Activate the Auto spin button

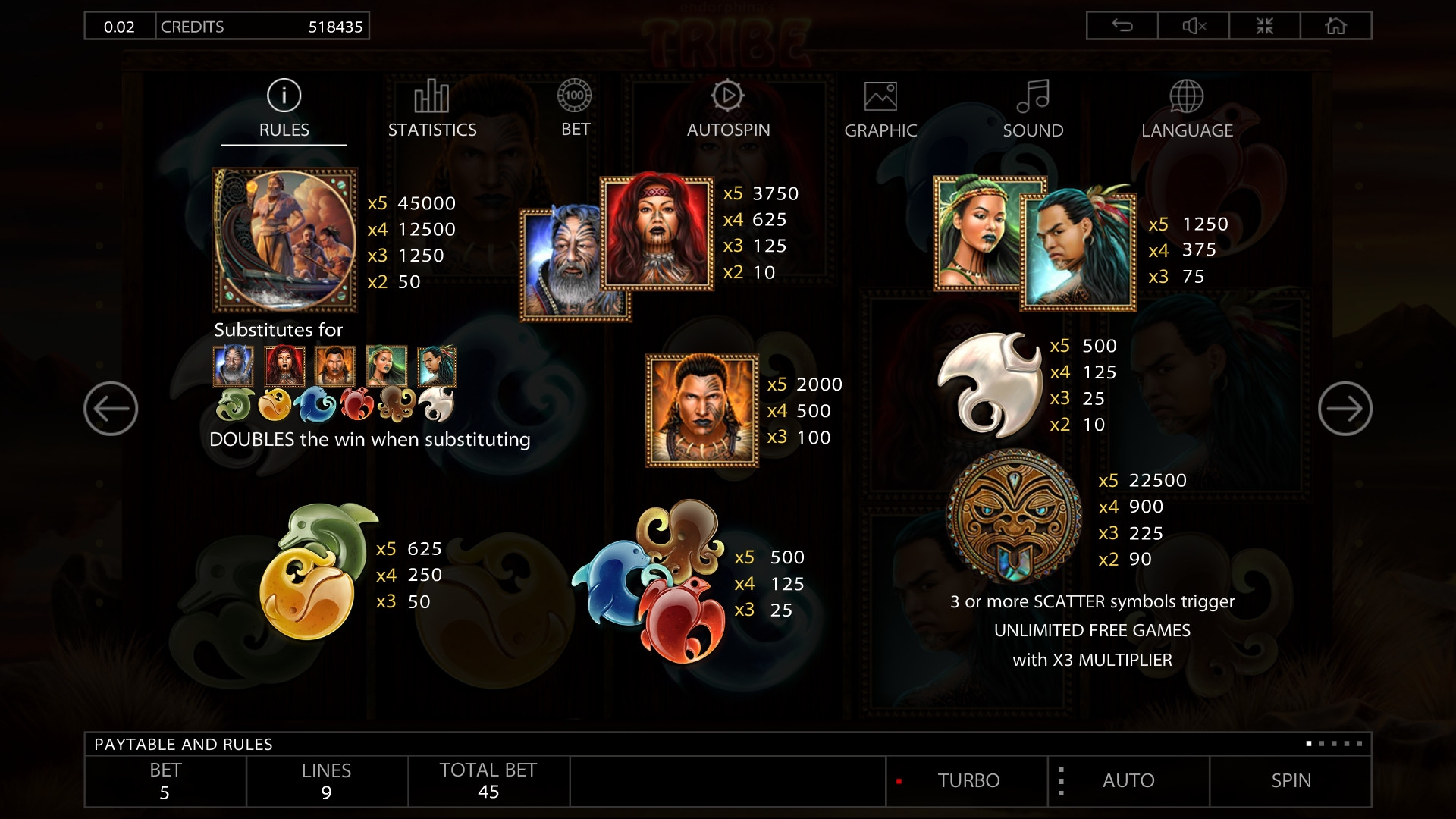click(1128, 781)
